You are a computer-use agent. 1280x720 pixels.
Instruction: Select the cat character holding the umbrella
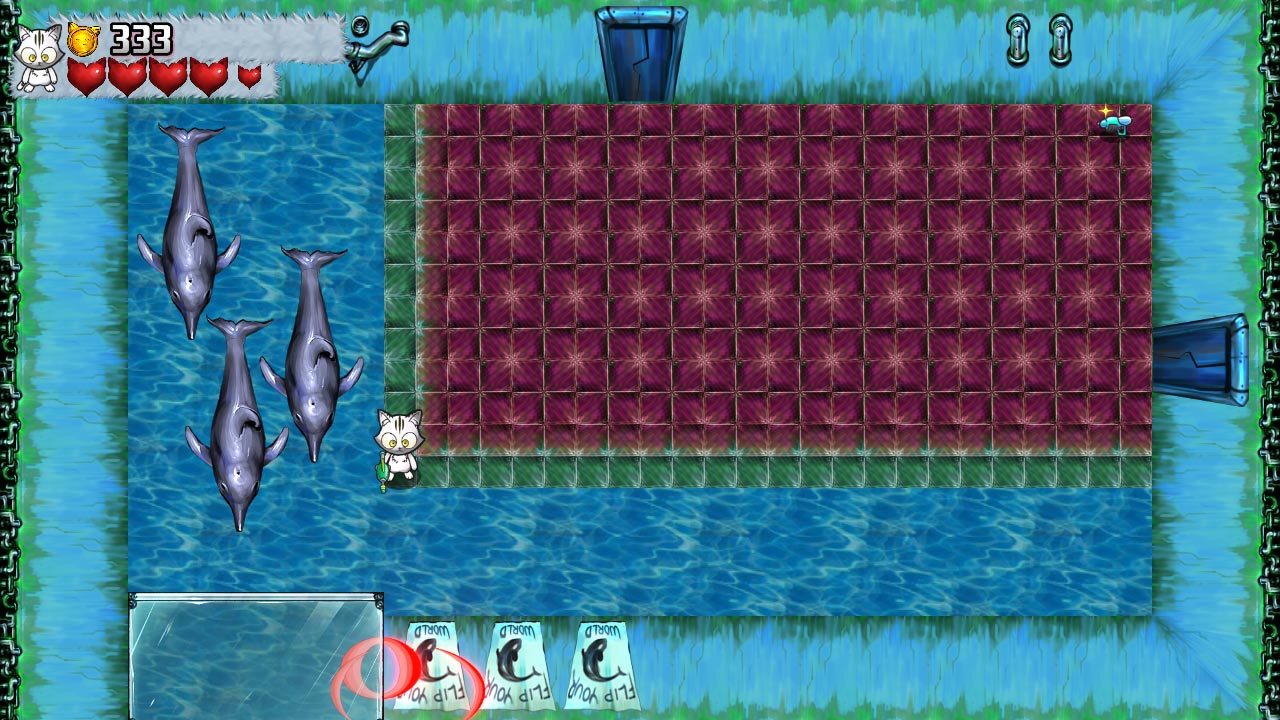click(x=398, y=450)
